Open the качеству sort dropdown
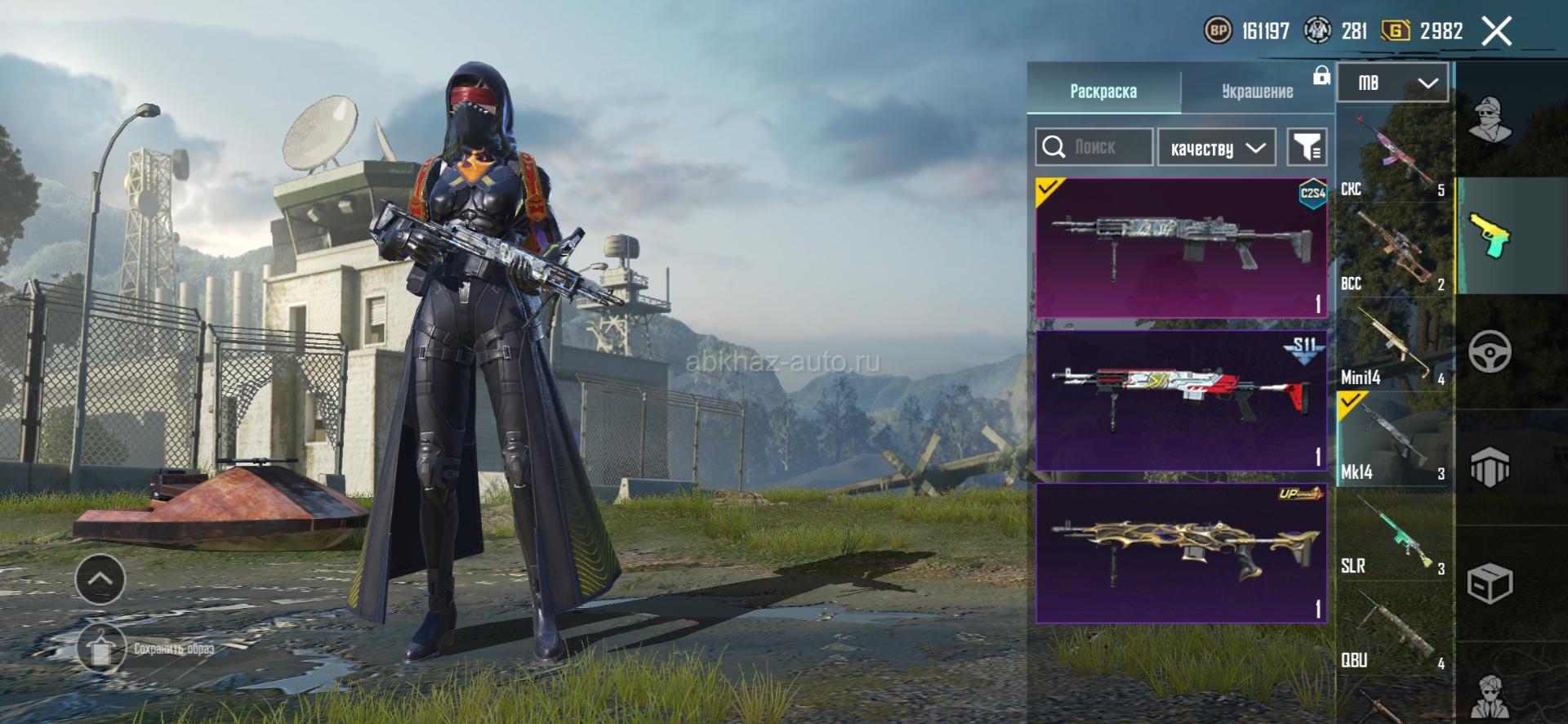Viewport: 1568px width, 724px height. [x=1217, y=148]
